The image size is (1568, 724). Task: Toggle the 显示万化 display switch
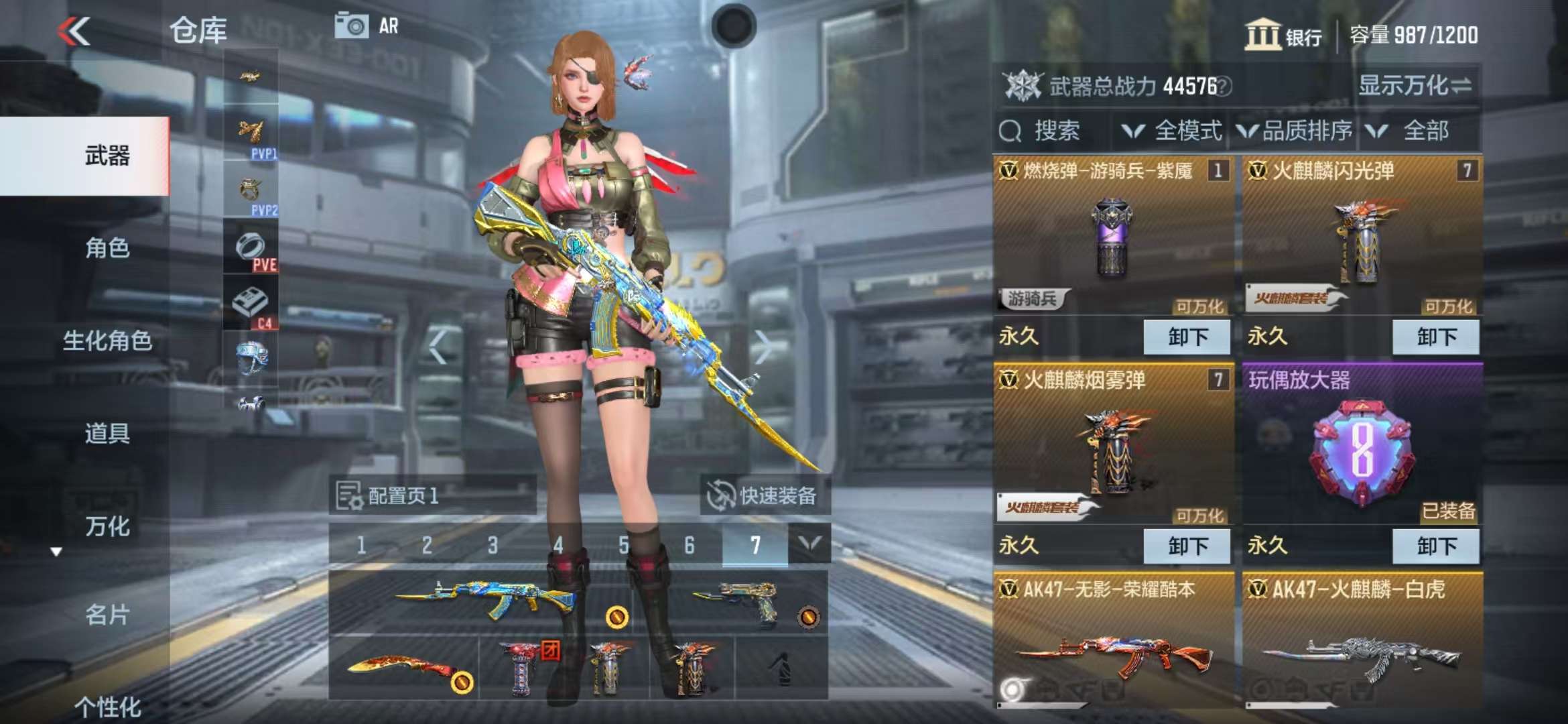(1414, 86)
